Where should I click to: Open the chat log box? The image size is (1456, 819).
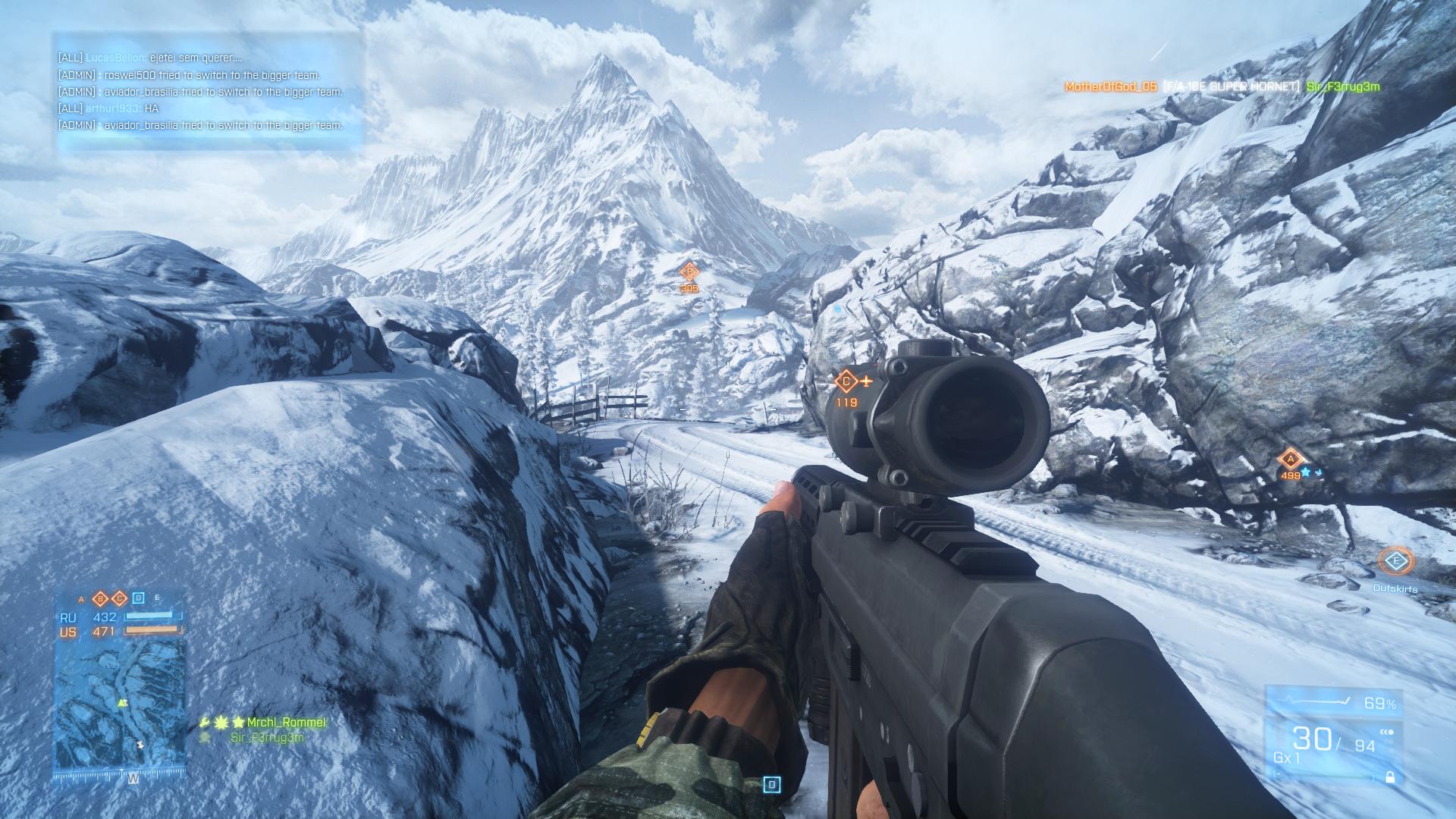[x=206, y=93]
